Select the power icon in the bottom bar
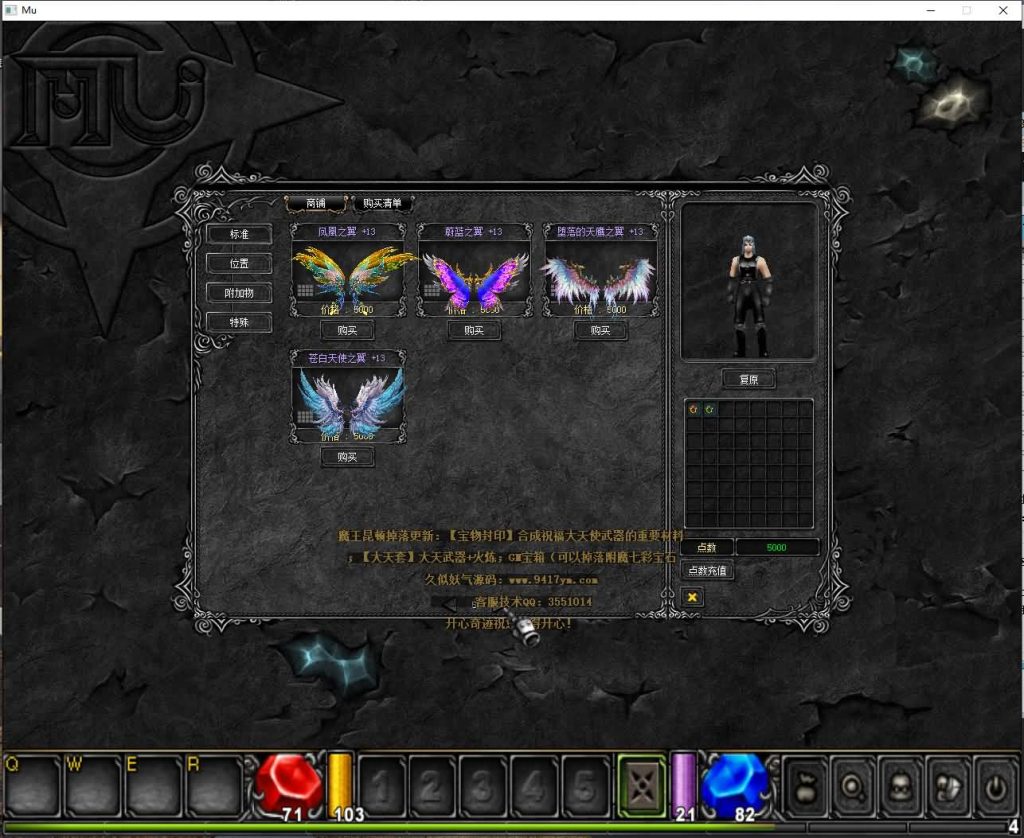1024x838 pixels. [996, 786]
